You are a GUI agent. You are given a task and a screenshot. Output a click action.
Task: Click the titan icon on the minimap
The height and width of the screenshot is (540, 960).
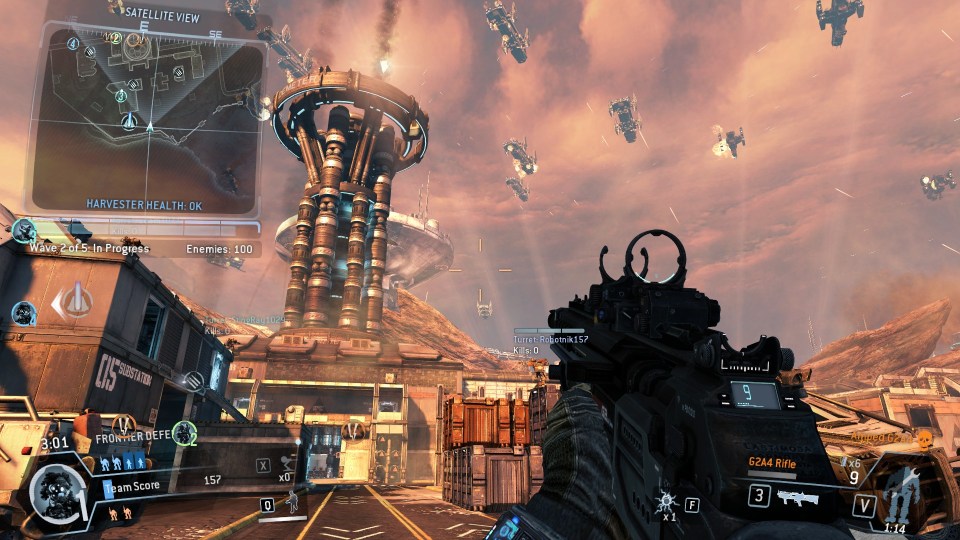pos(129,121)
